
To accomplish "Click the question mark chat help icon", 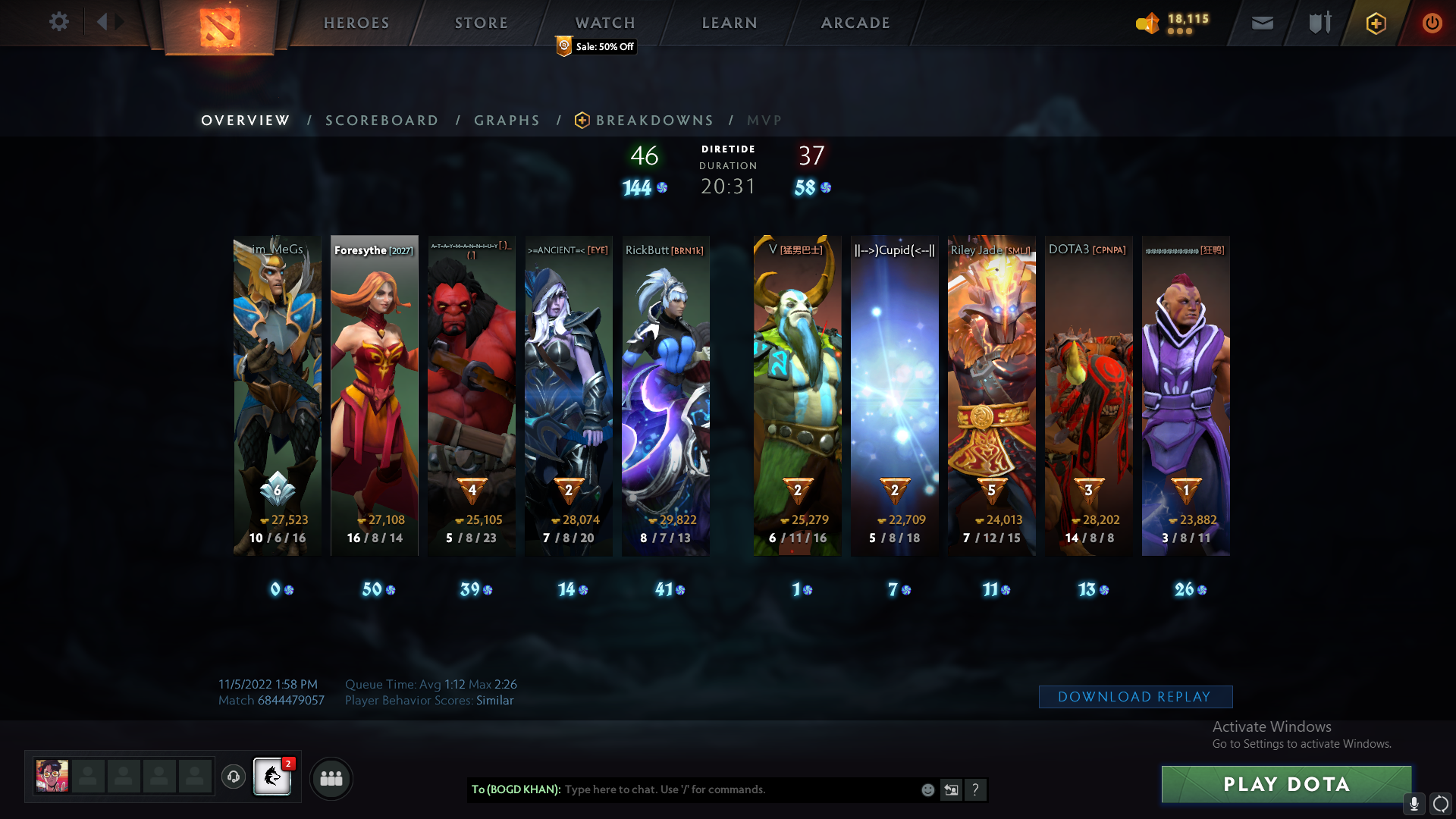I will pos(976,789).
